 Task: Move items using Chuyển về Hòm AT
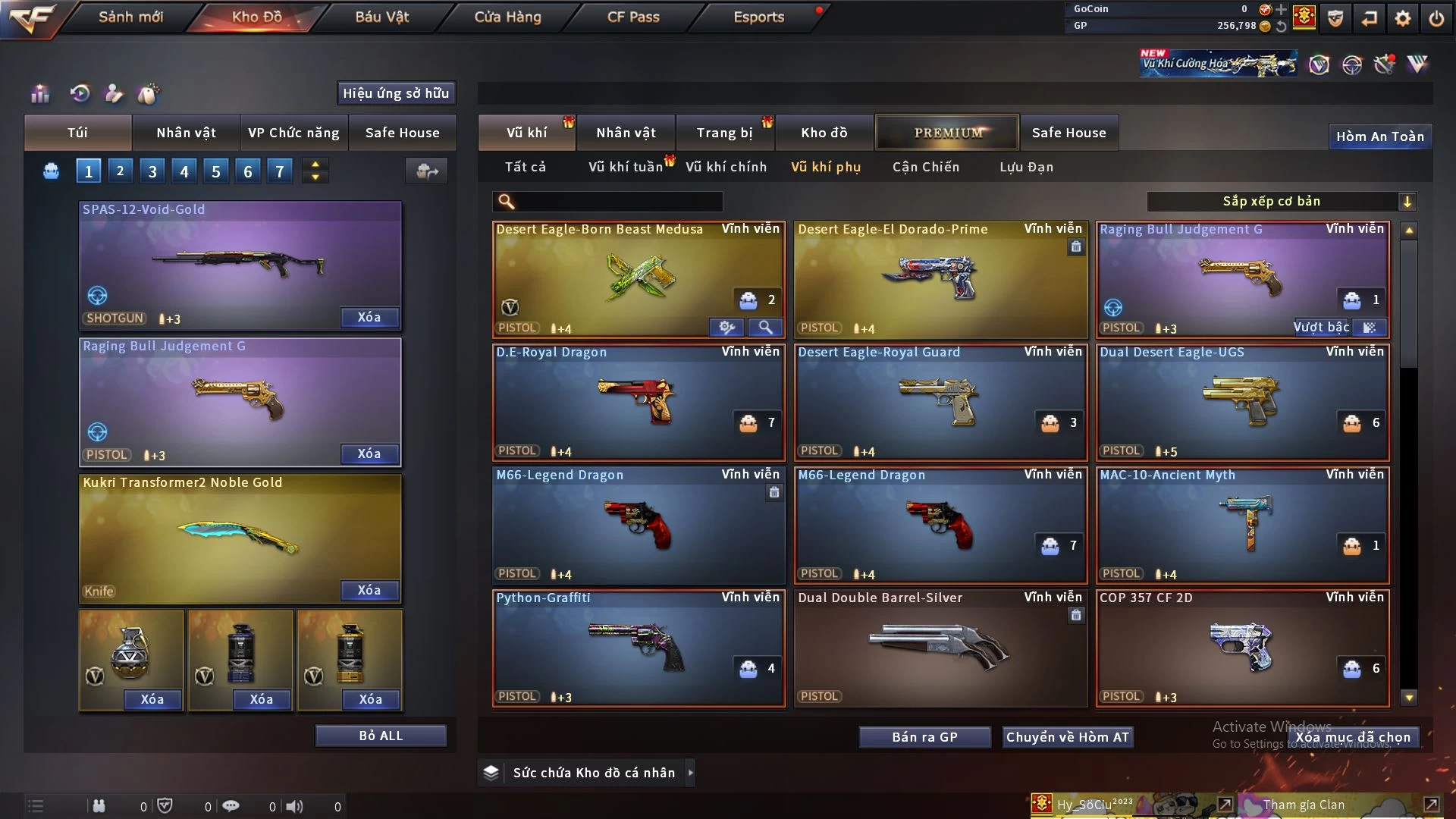(1067, 737)
